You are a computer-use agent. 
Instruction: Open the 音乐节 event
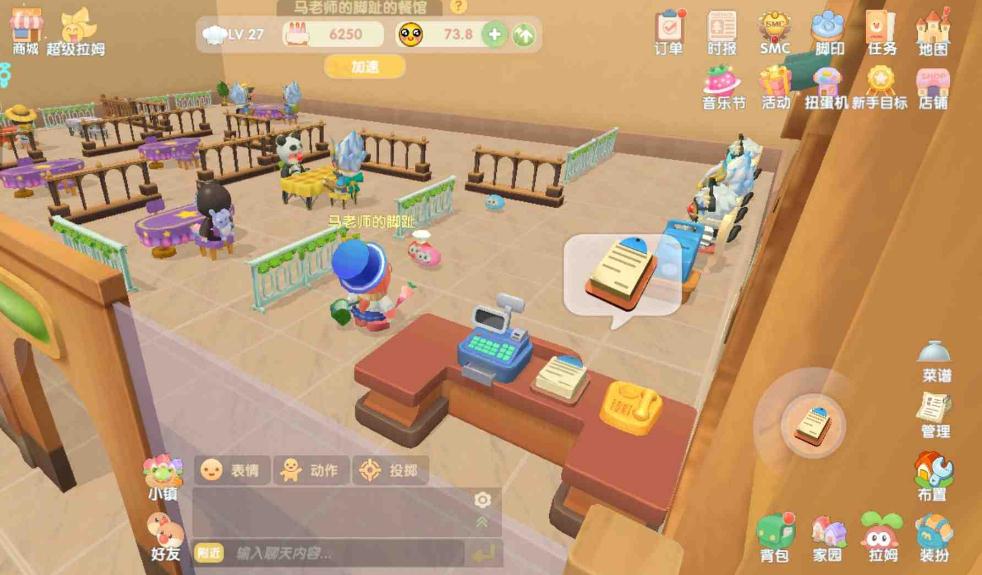[722, 86]
